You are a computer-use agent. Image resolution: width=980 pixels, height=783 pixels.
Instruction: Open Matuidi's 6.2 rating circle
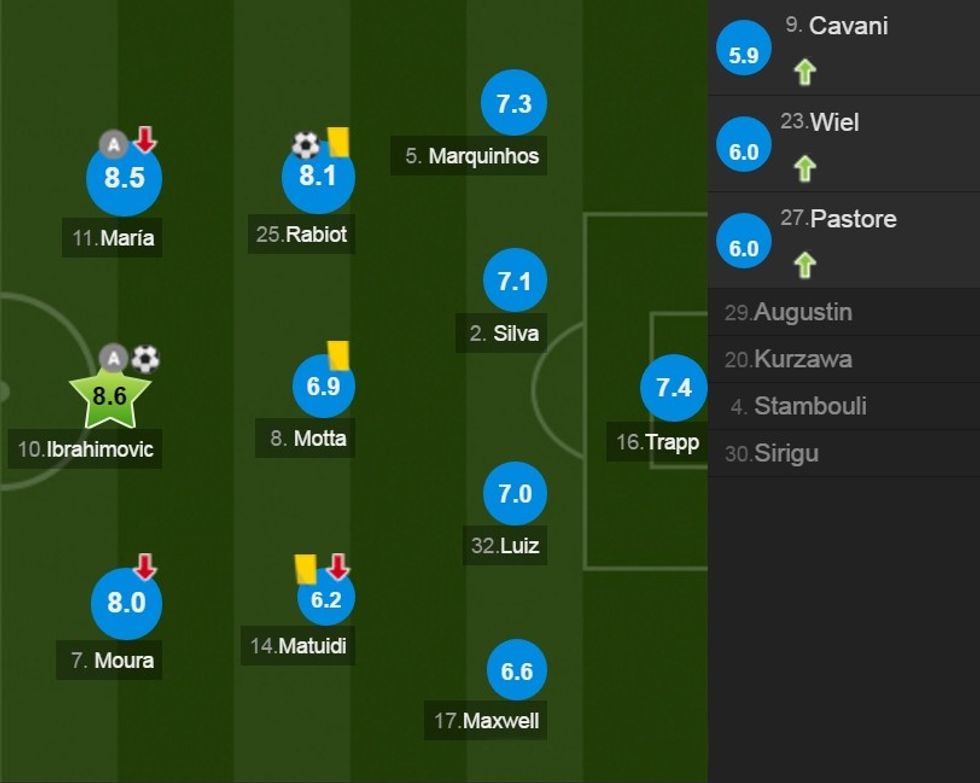[x=326, y=599]
